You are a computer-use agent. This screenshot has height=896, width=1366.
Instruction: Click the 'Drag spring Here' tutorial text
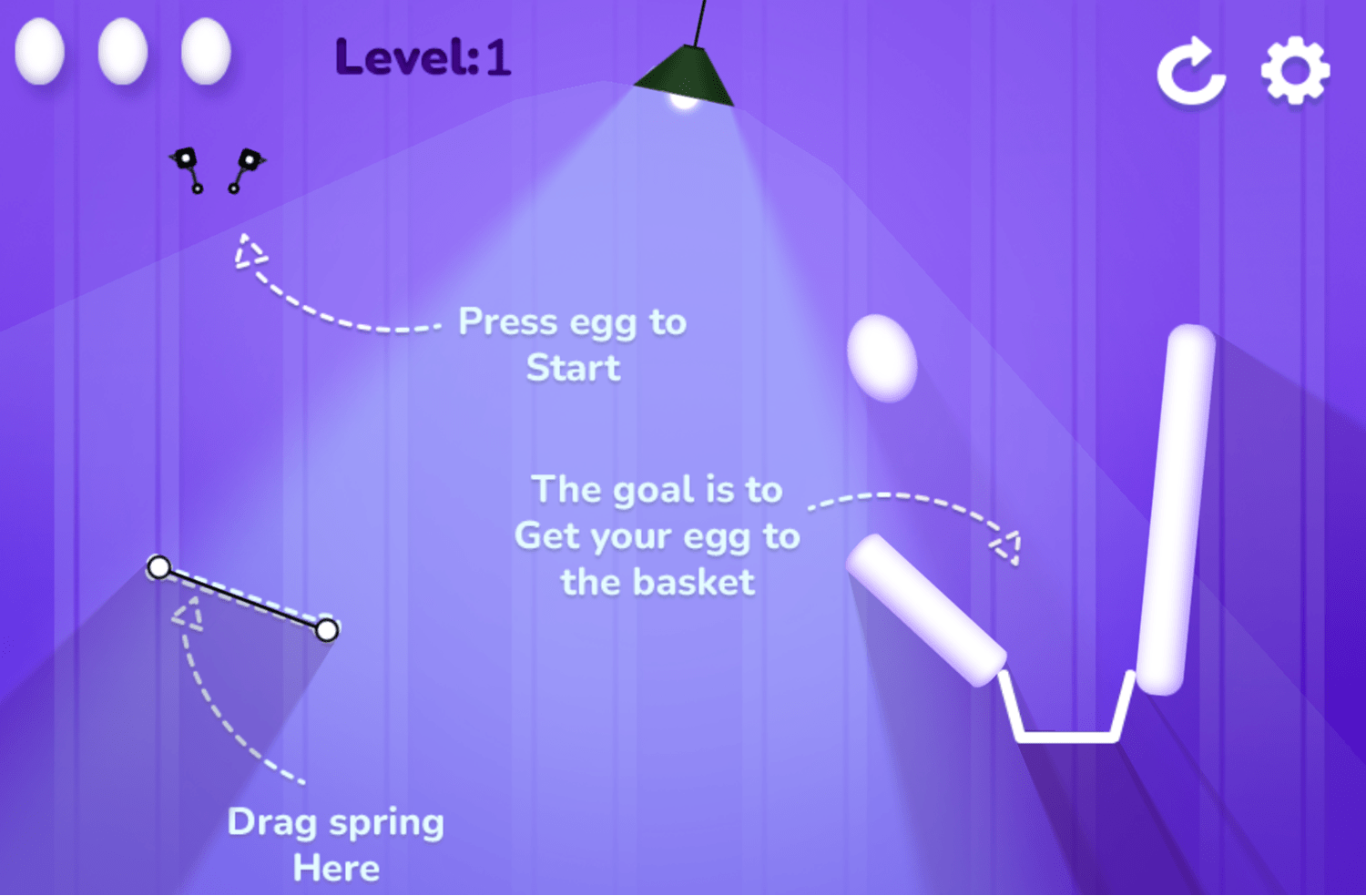pyautogui.click(x=337, y=843)
